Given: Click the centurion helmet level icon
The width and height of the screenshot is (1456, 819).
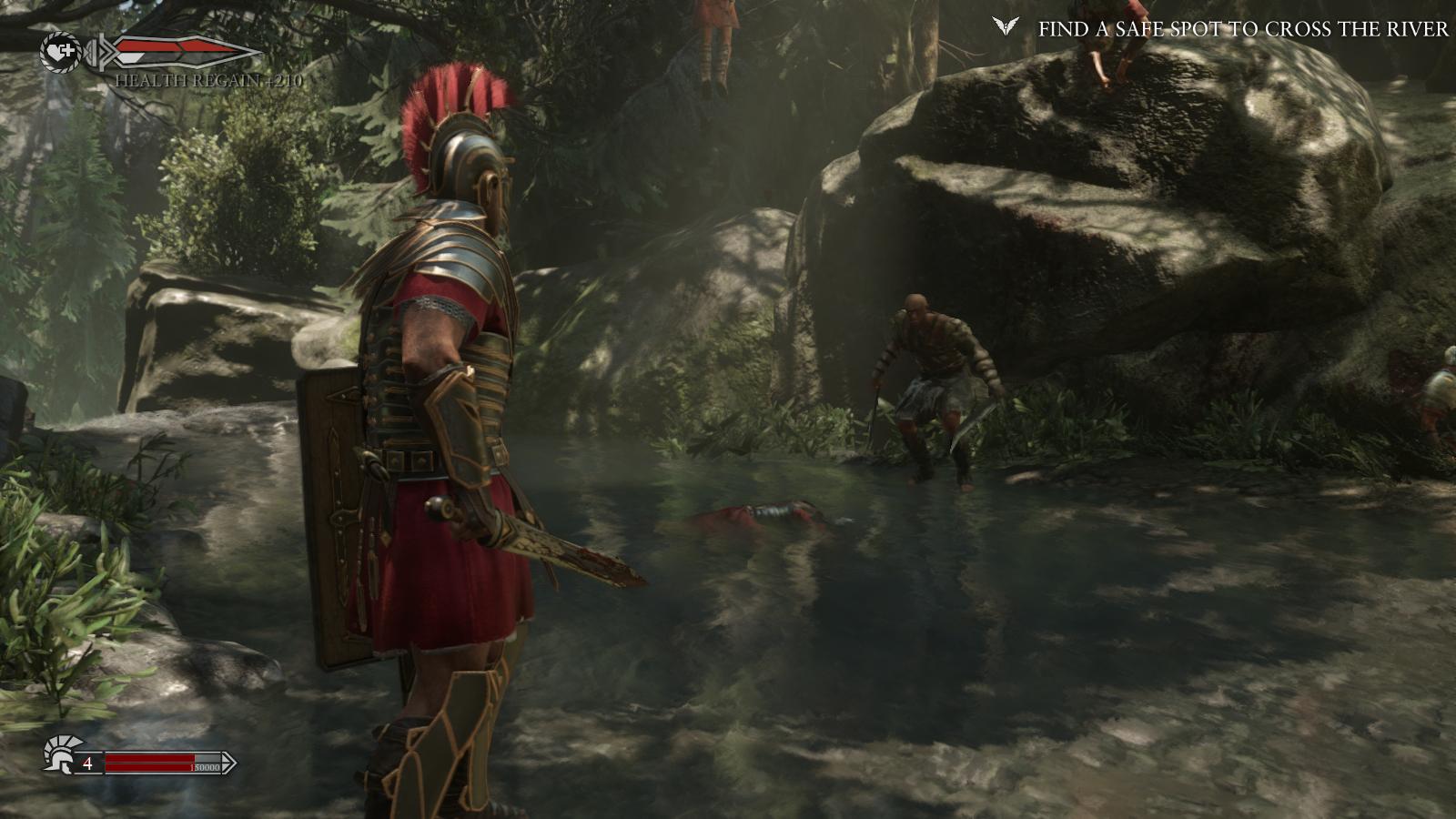Looking at the screenshot, I should (58, 753).
